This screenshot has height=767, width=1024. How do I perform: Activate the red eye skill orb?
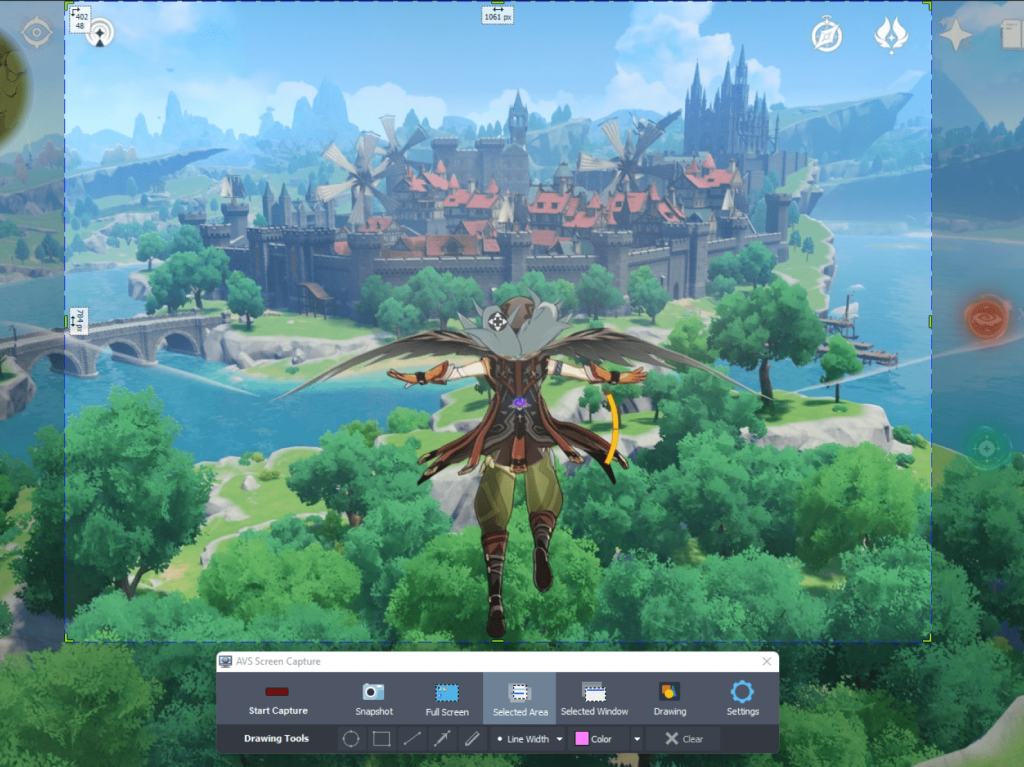click(987, 318)
